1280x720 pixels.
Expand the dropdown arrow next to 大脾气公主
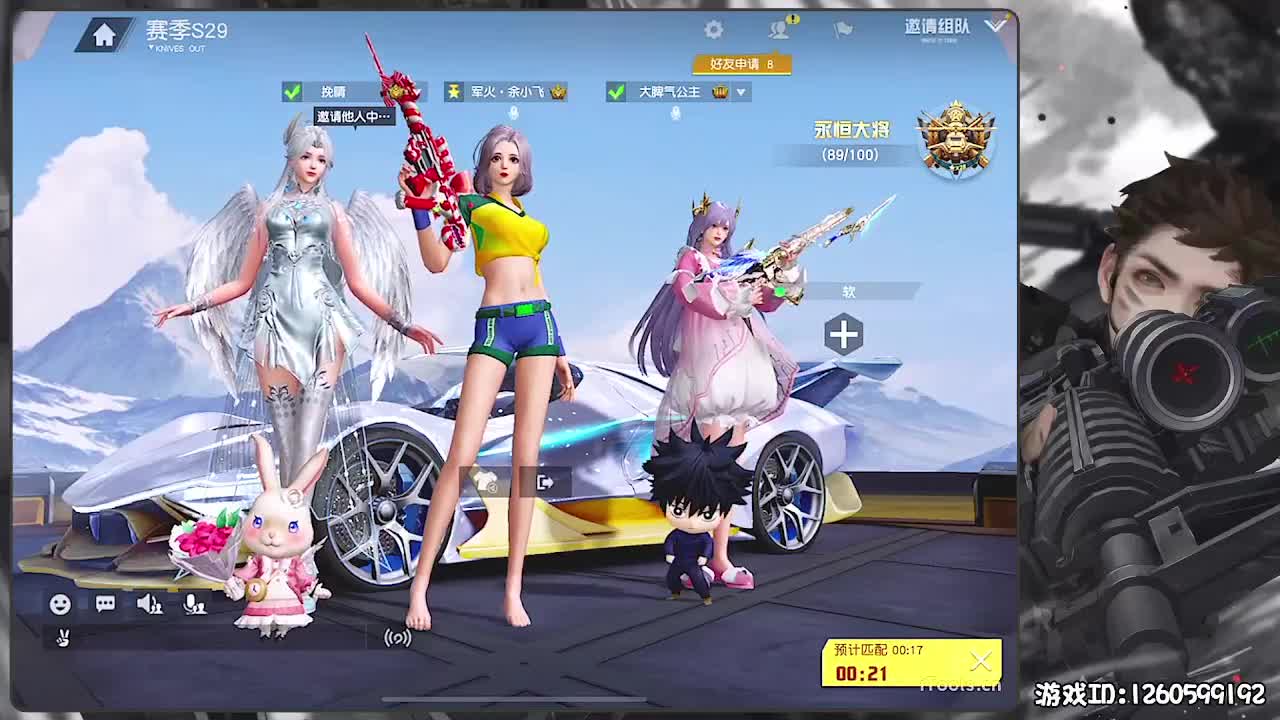pyautogui.click(x=741, y=90)
